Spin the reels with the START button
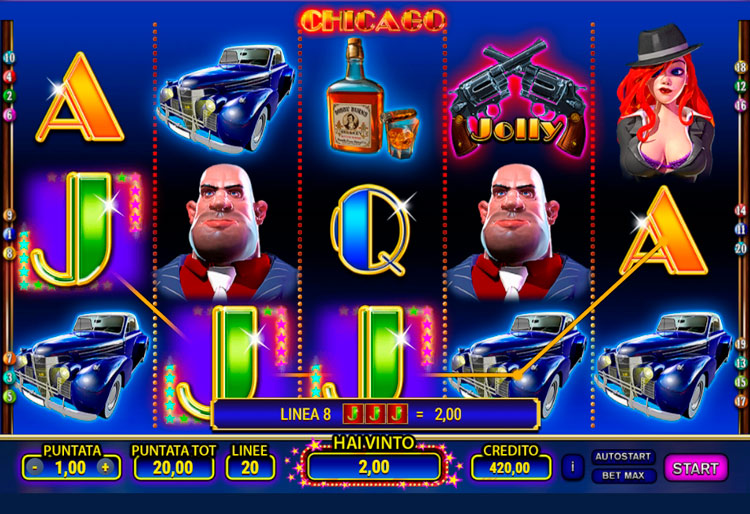Image resolution: width=750 pixels, height=514 pixels. (x=695, y=467)
